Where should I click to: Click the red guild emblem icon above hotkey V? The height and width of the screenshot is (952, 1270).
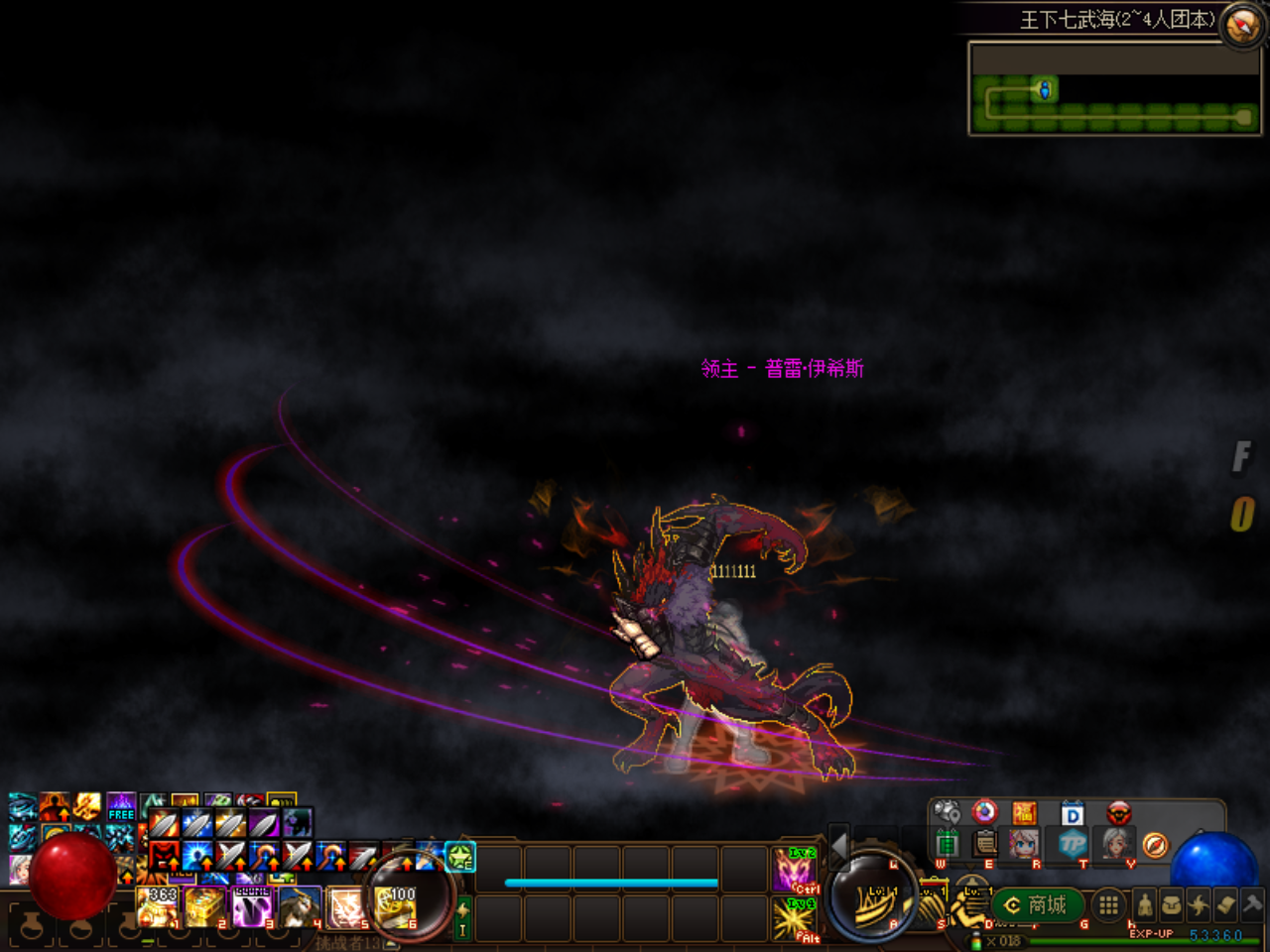(1118, 813)
